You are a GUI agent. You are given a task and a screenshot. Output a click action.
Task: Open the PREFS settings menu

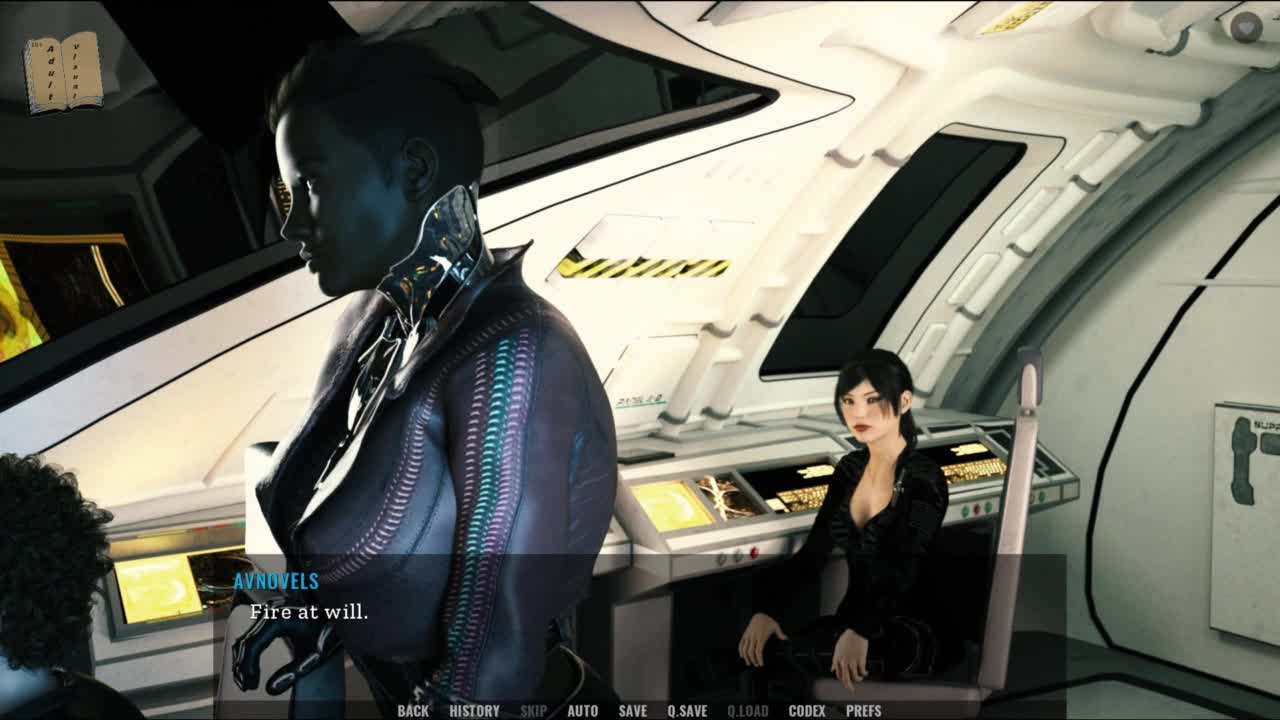point(863,711)
